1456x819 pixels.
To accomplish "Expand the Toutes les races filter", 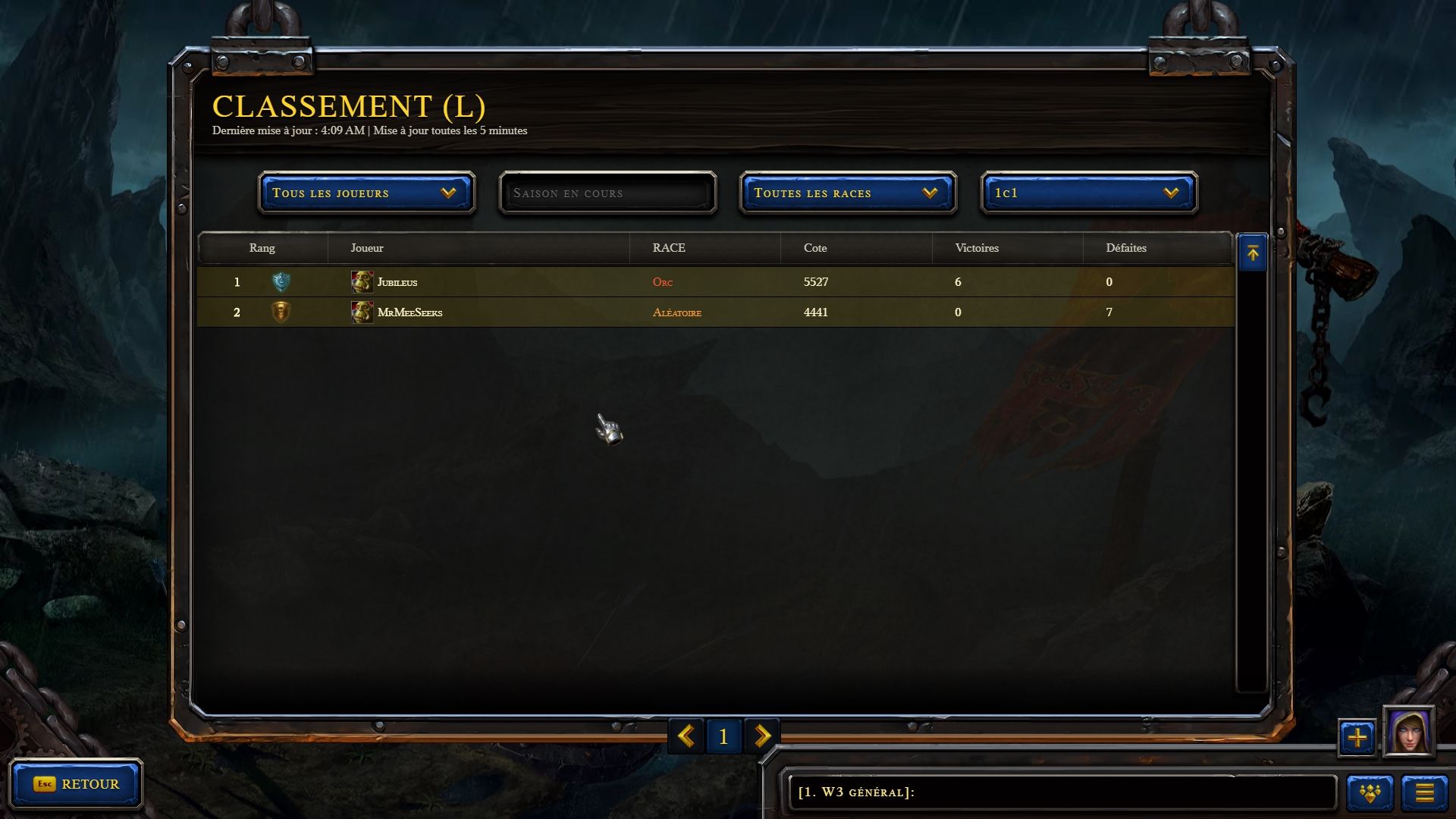I will [x=848, y=193].
